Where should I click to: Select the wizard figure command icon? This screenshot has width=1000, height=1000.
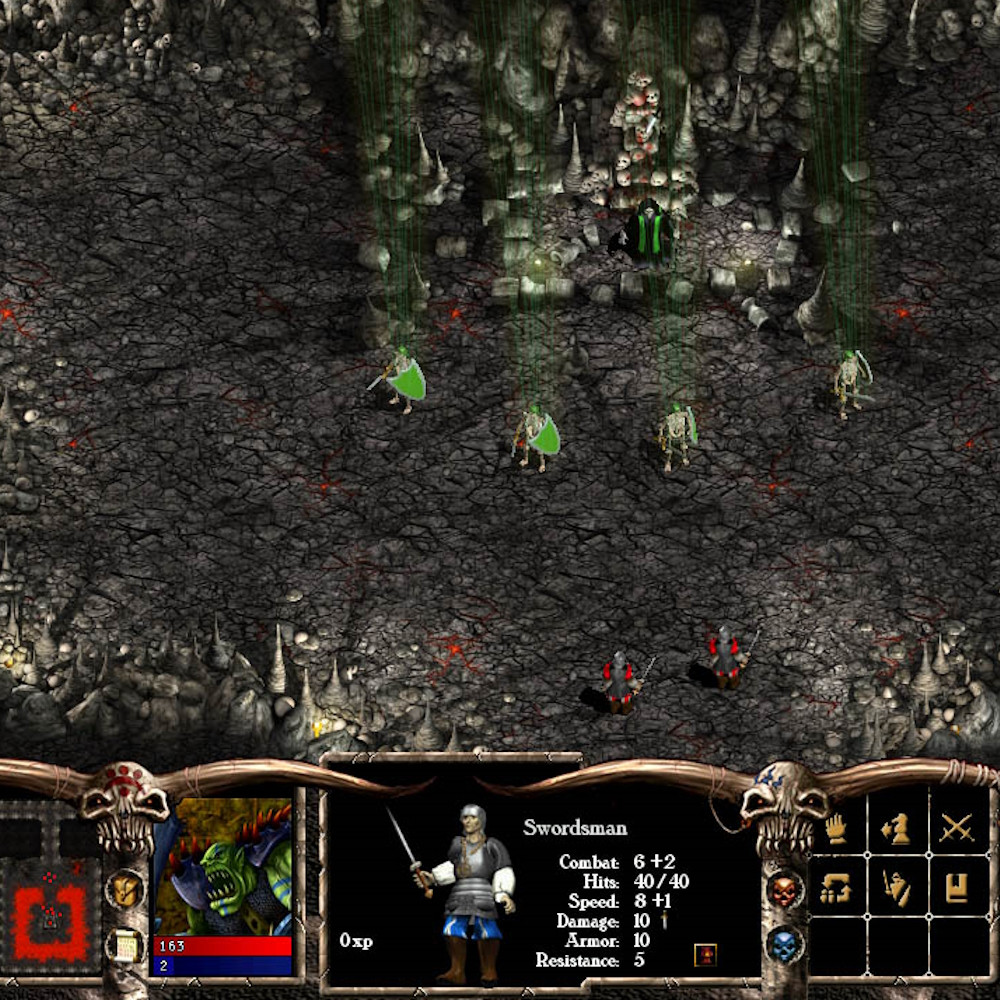pyautogui.click(x=895, y=887)
